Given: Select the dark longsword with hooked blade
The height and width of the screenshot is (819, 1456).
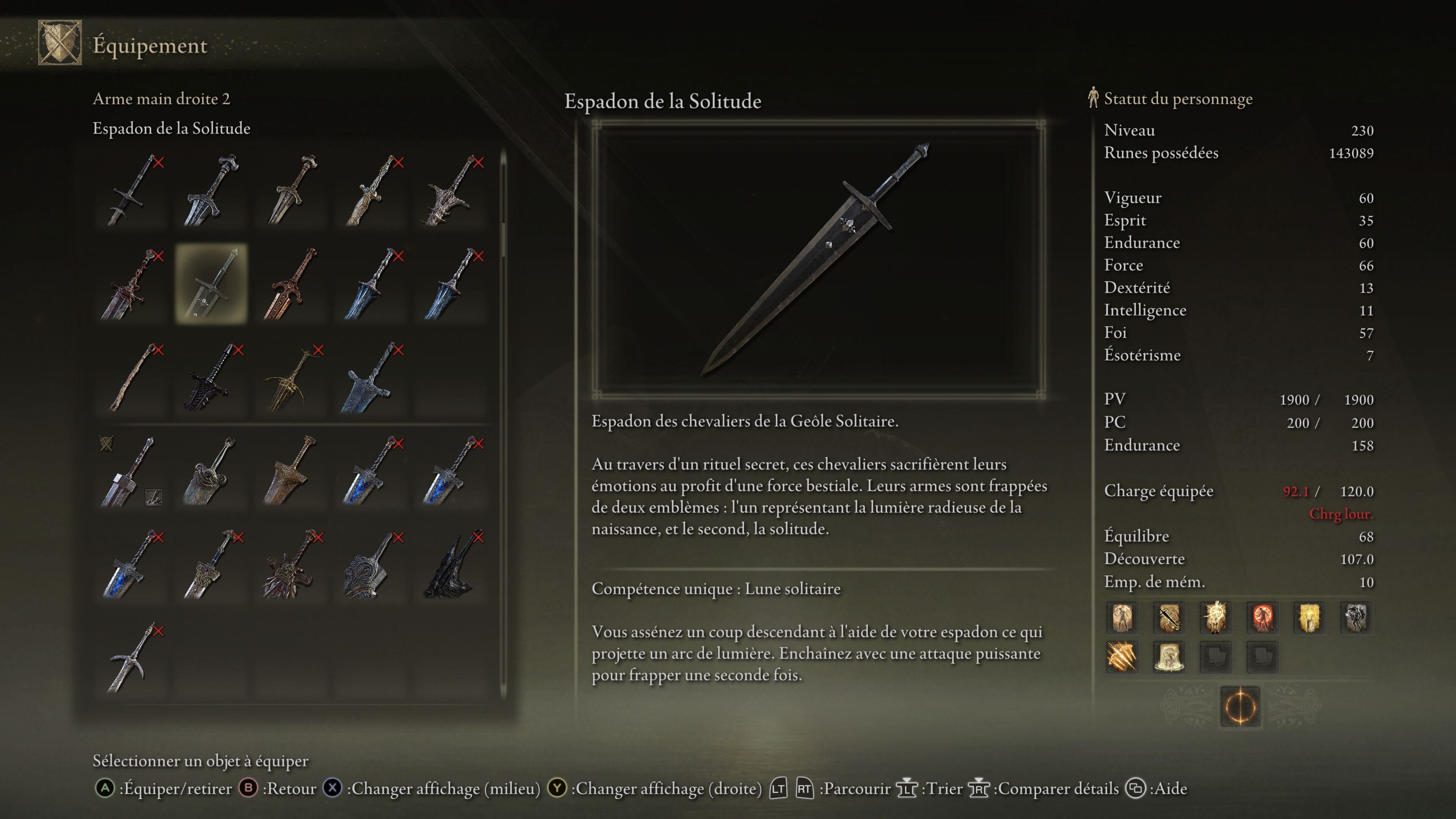Looking at the screenshot, I should click(x=131, y=190).
